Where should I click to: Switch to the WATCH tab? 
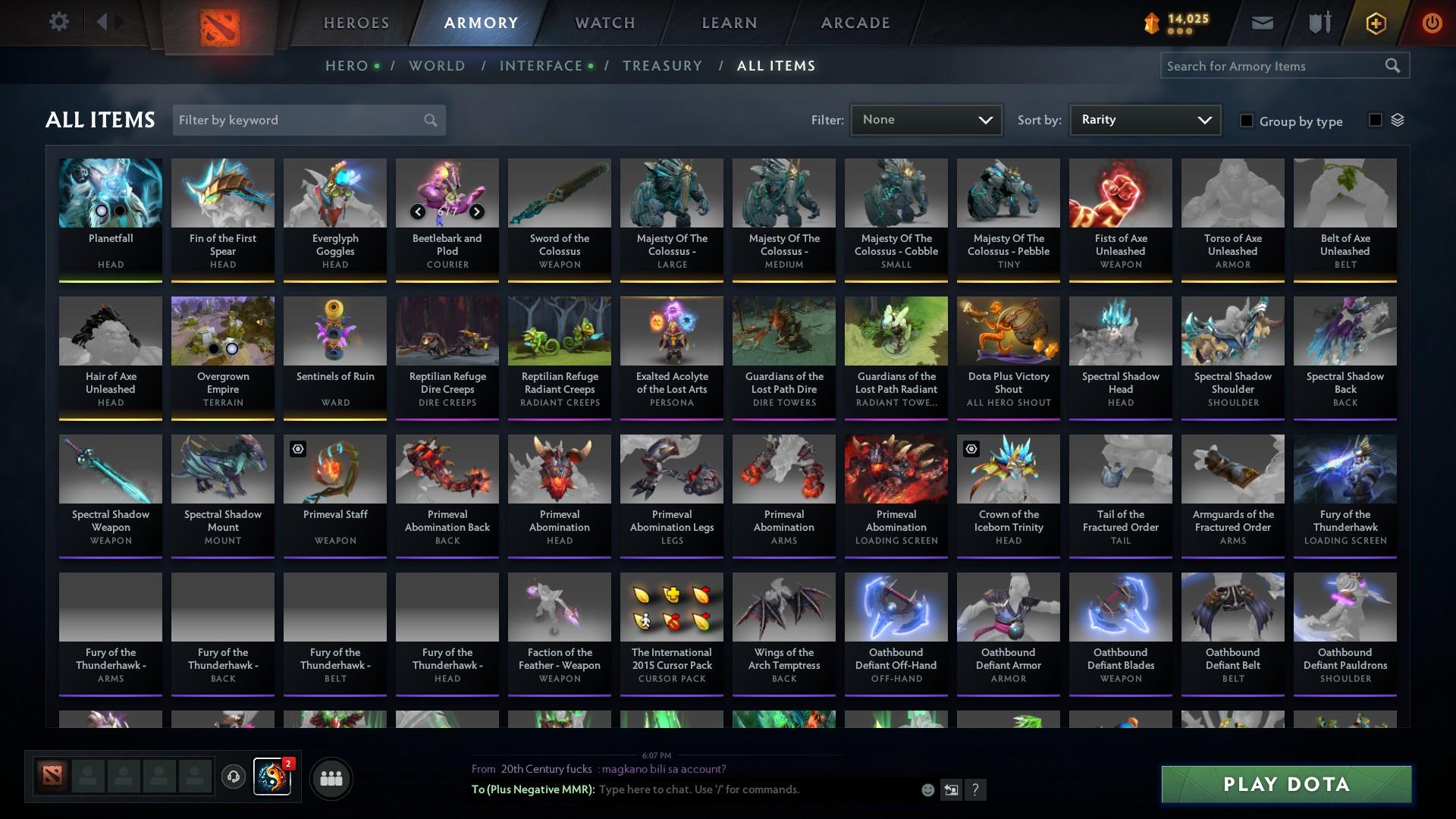[604, 23]
